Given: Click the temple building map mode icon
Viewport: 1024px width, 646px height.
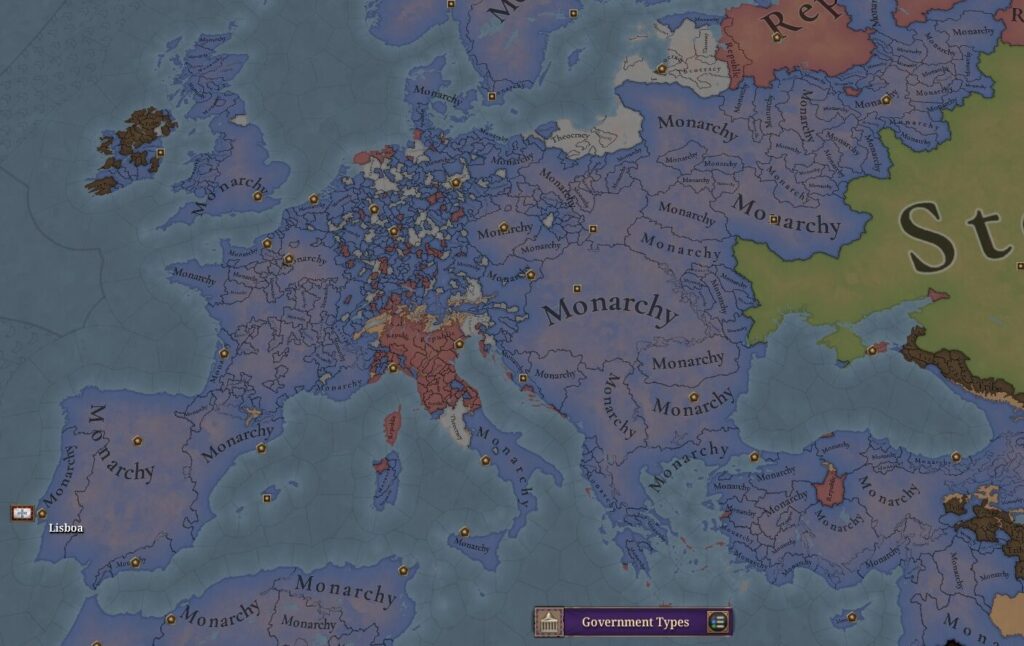Looking at the screenshot, I should (x=548, y=622).
